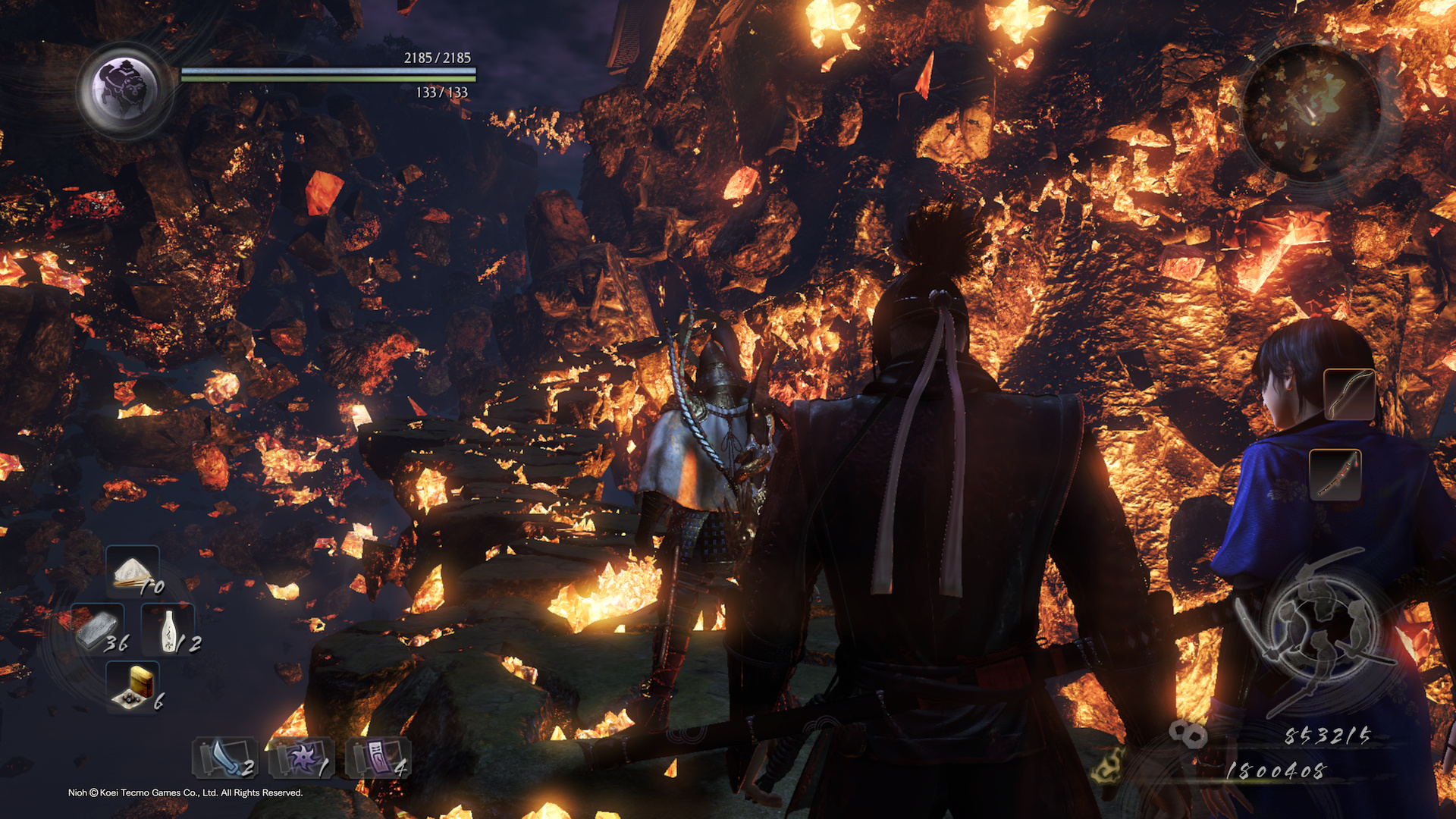Screen dimensions: 1456x819
Task: Use the purple talisman scroll
Action: pyautogui.click(x=378, y=758)
